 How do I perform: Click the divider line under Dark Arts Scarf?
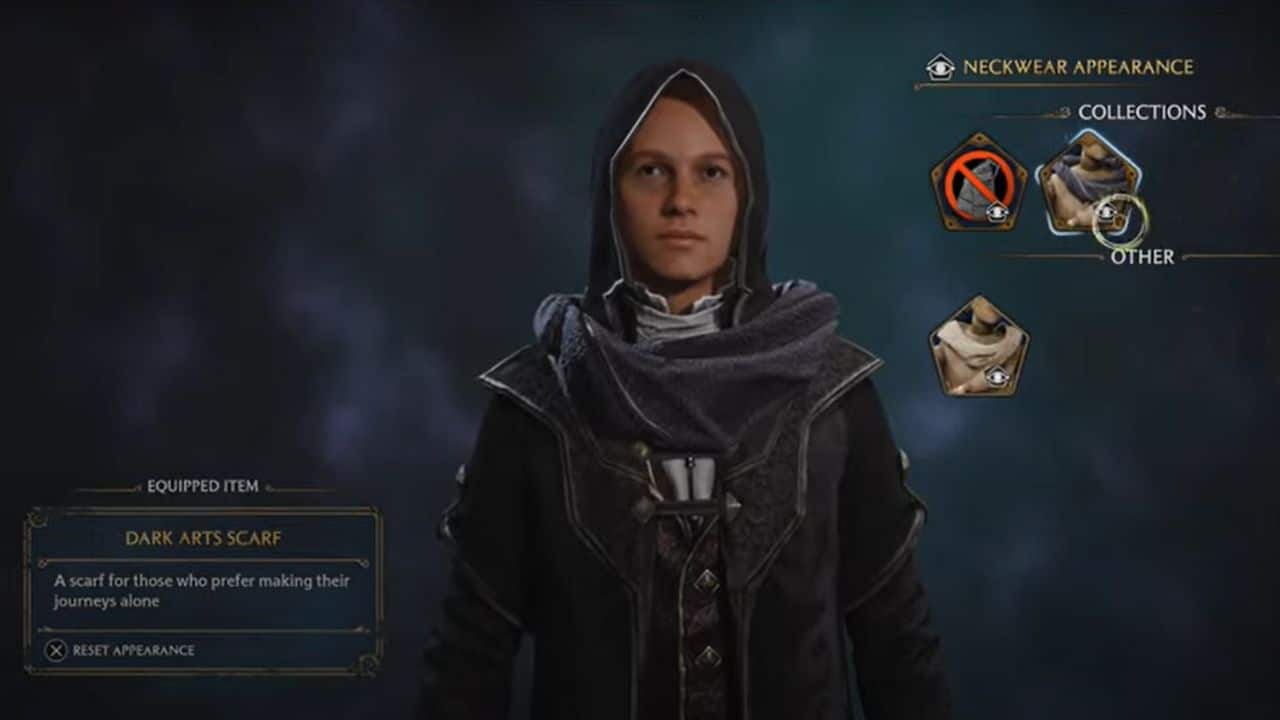(x=203, y=560)
